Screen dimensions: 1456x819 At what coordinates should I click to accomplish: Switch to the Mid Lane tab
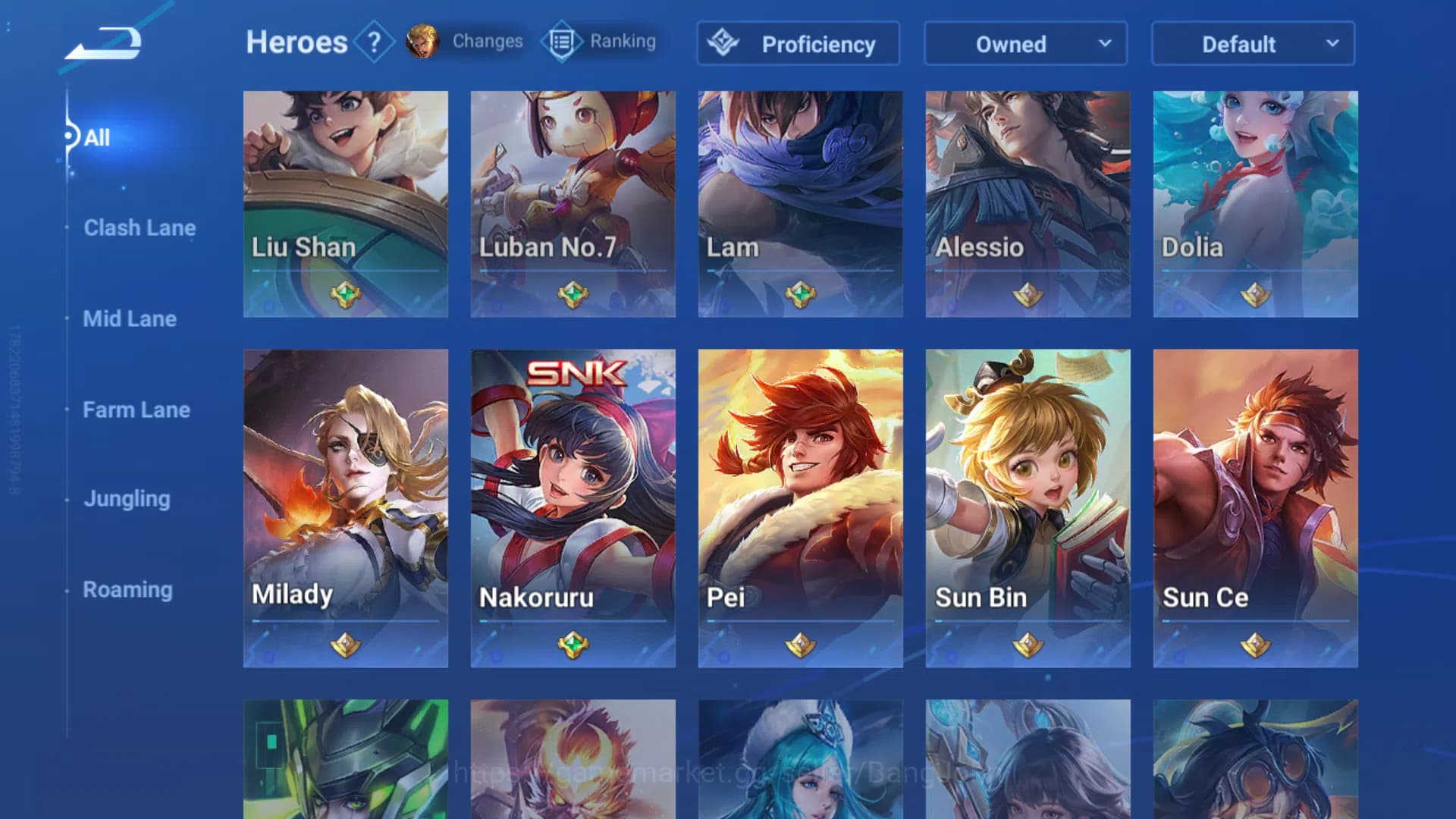(x=130, y=319)
